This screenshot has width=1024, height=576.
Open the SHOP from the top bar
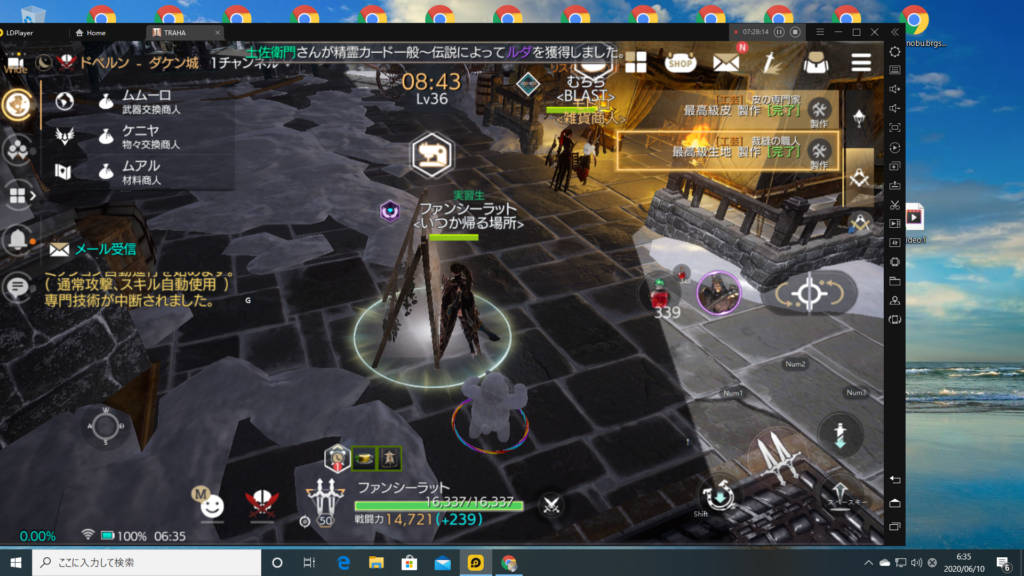[x=680, y=62]
